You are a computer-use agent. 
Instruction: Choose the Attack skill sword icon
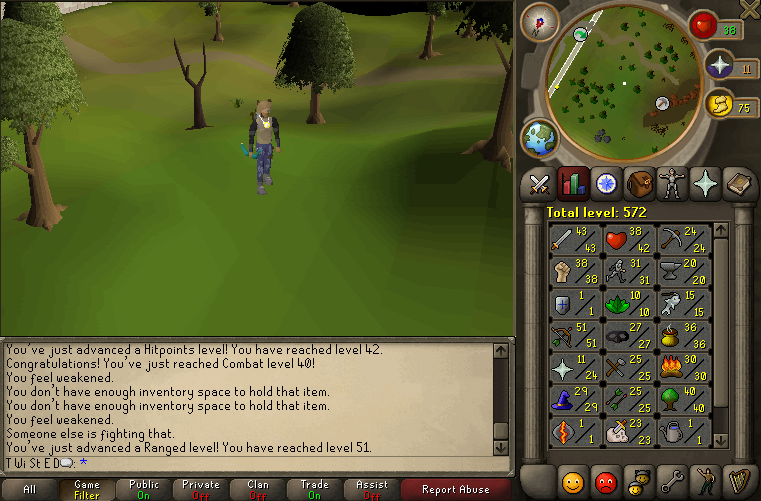(574, 240)
